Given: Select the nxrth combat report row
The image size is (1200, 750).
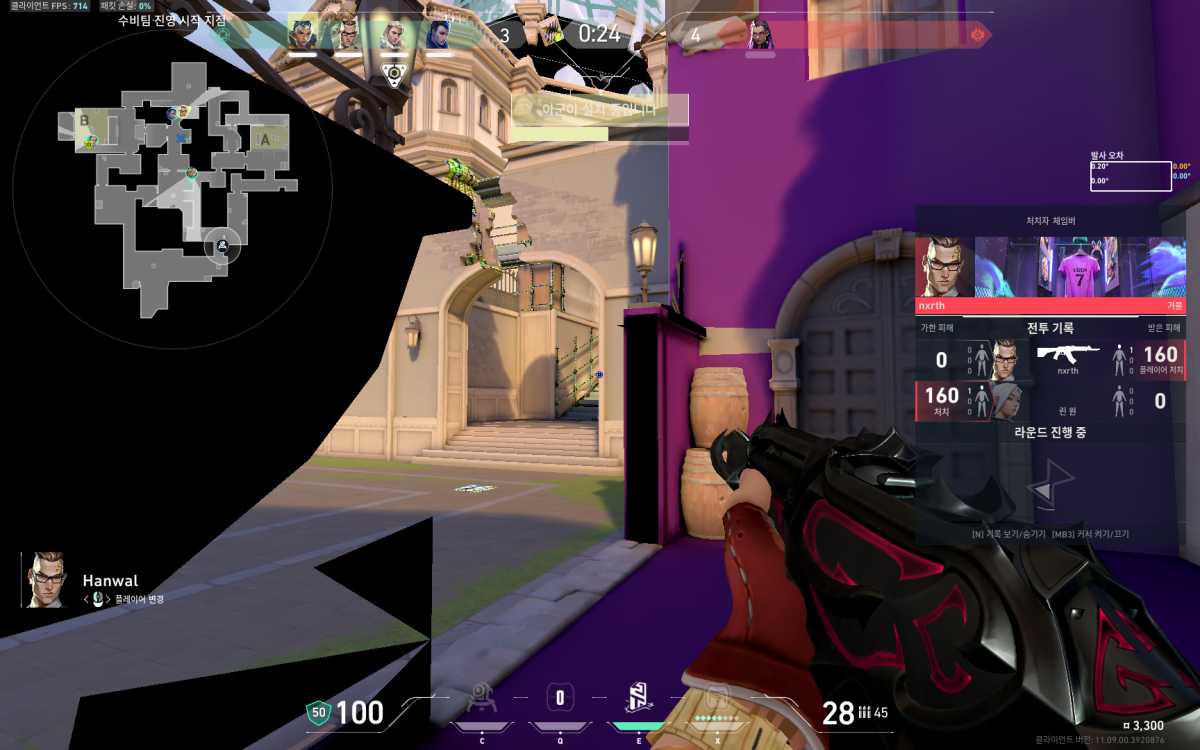Looking at the screenshot, I should tap(1050, 360).
